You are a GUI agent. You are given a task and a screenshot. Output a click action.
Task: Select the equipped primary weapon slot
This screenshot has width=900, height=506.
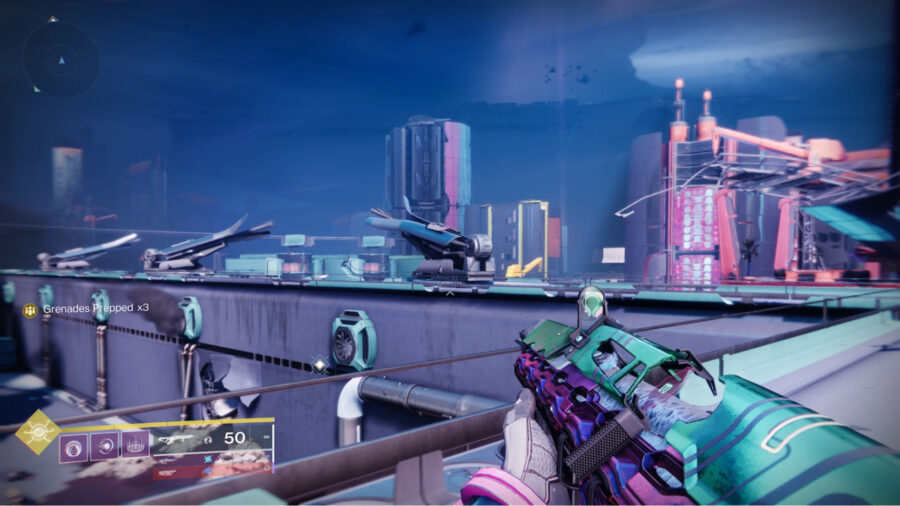tap(212, 439)
